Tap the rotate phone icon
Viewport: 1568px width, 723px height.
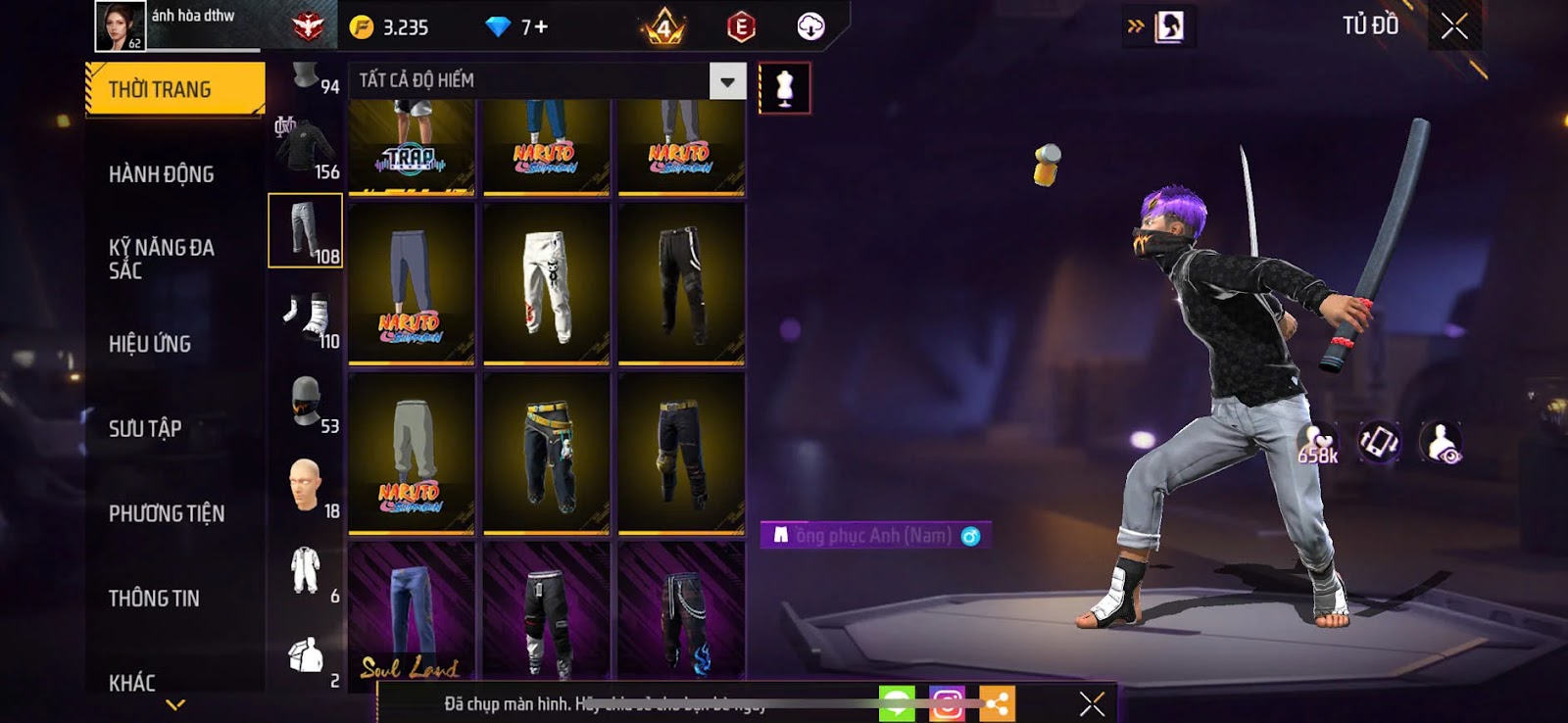[1379, 443]
